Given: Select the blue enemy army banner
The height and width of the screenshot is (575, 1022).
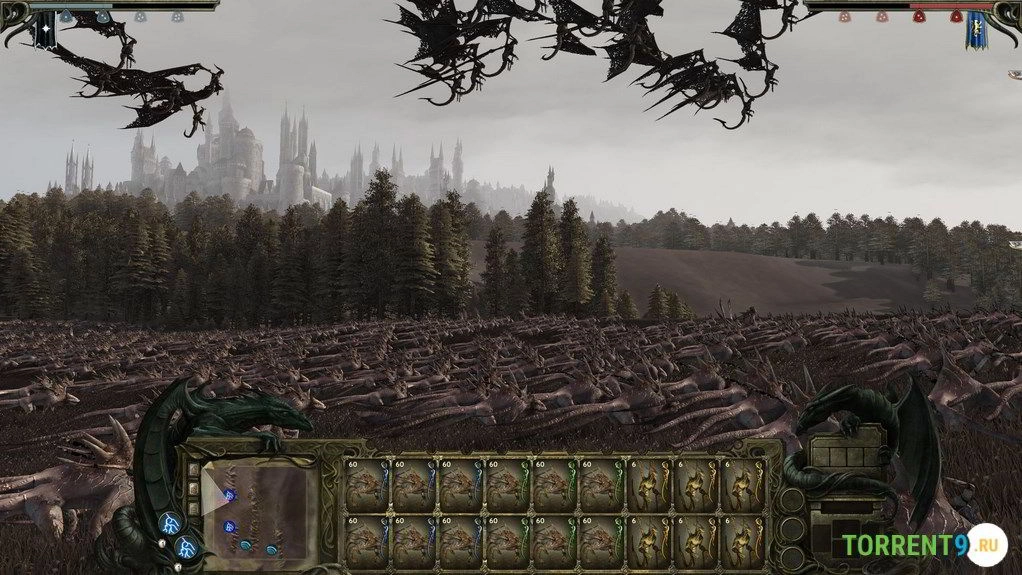Looking at the screenshot, I should [x=975, y=31].
